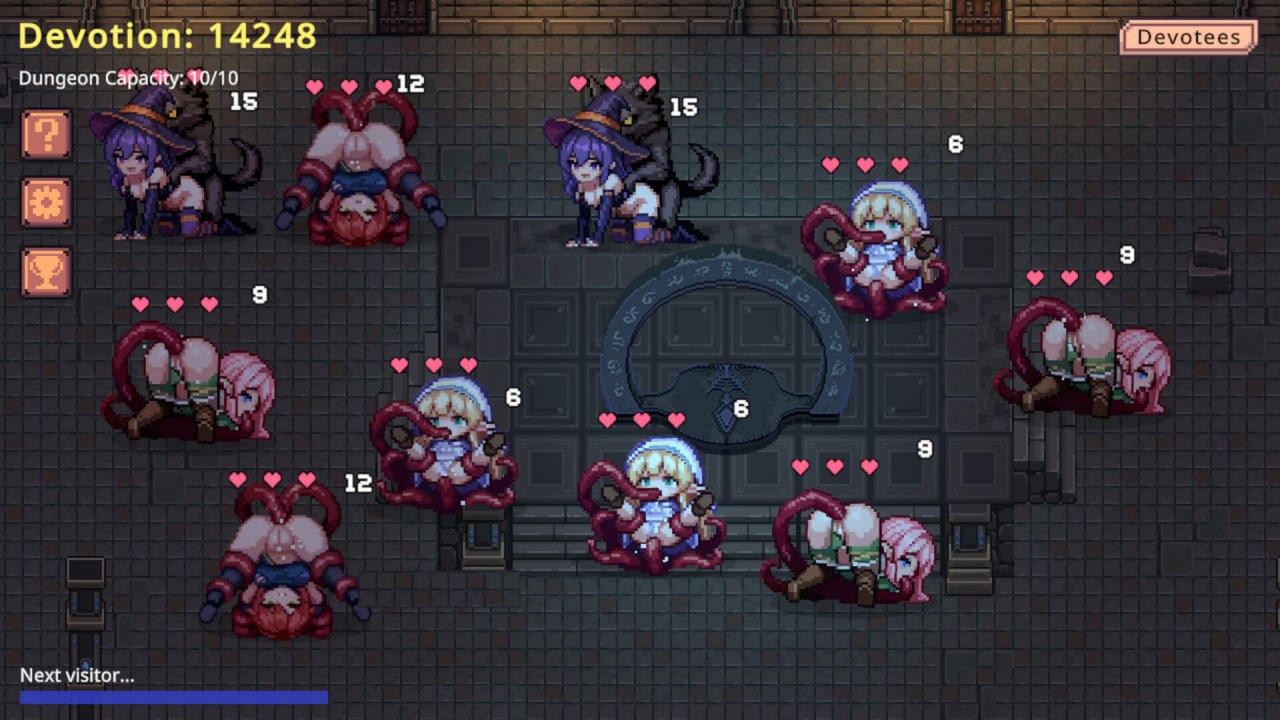Screen dimensions: 1280x720
Task: Open the settings gear icon
Action: point(46,201)
